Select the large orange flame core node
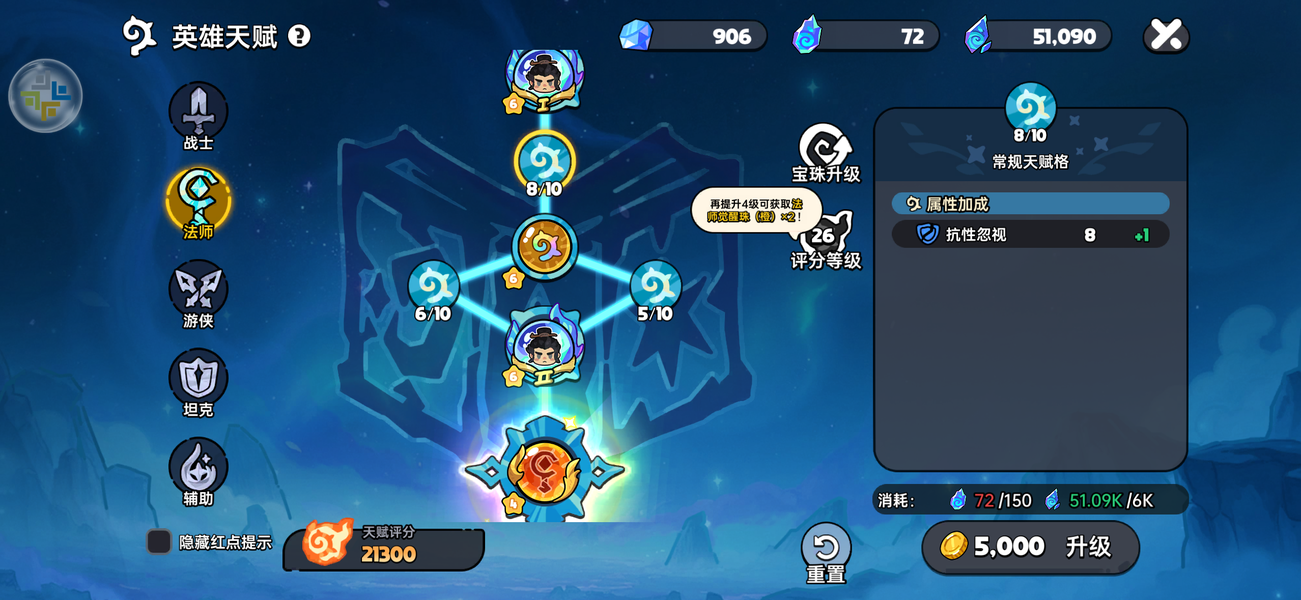 pos(545,470)
